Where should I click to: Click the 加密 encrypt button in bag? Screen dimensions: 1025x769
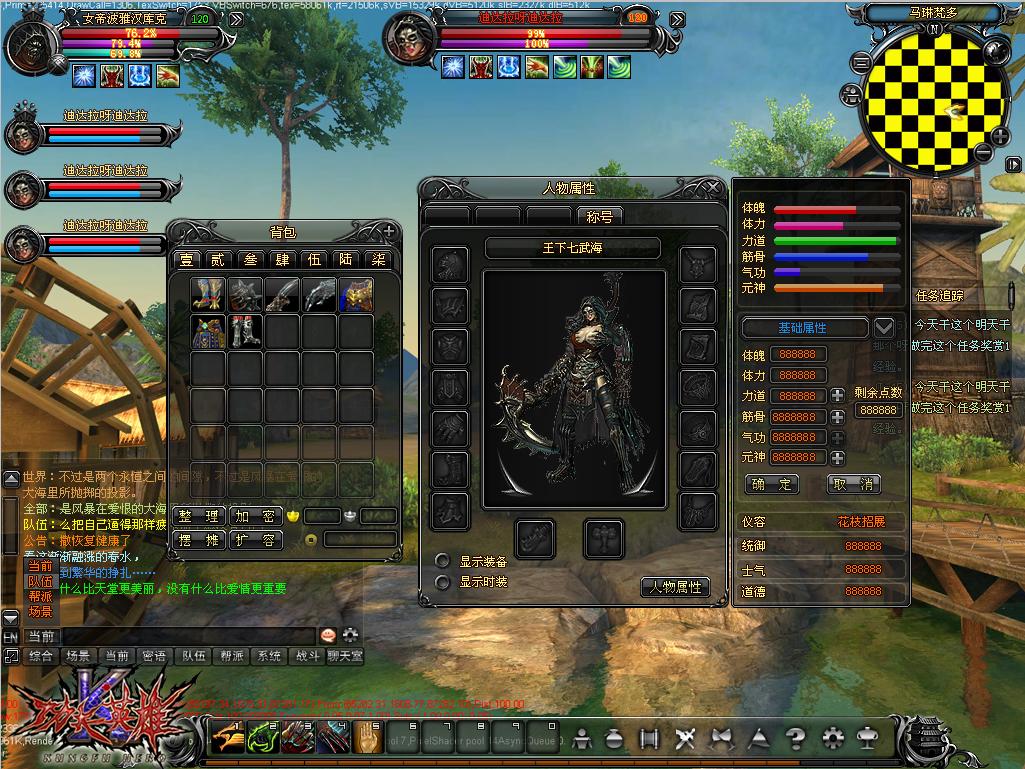[x=255, y=516]
